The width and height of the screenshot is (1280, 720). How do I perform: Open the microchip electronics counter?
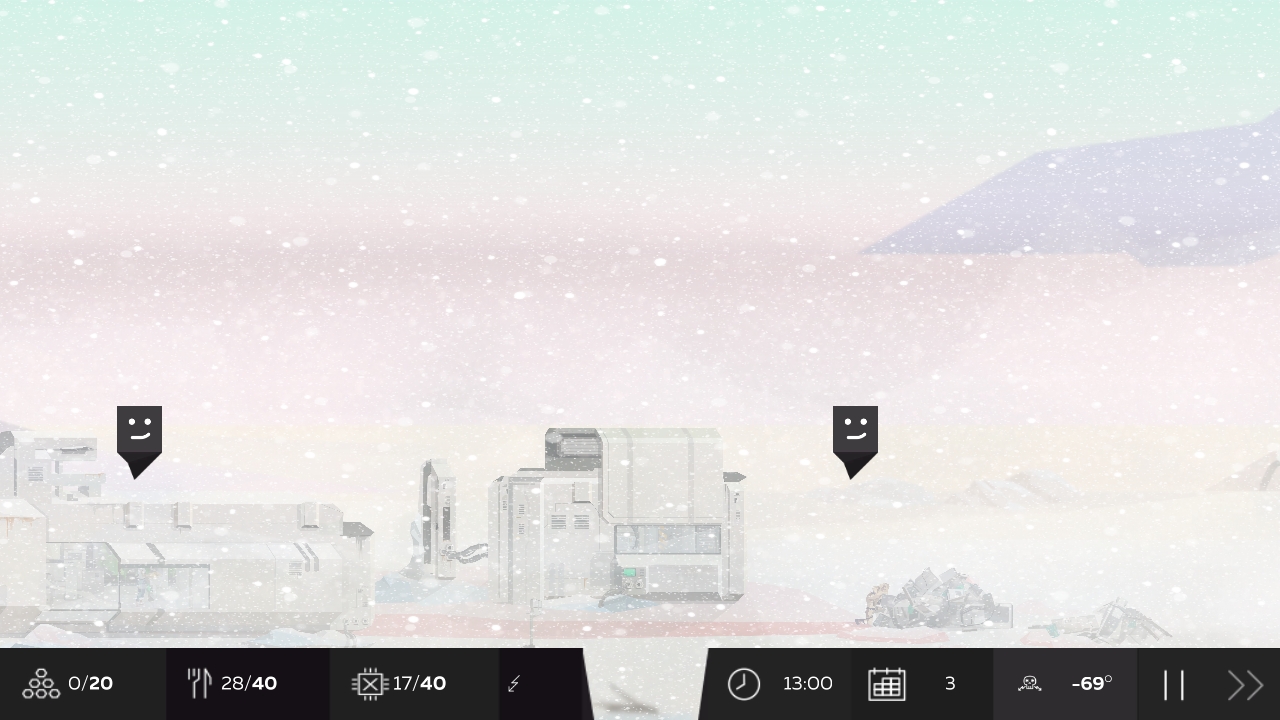[369, 683]
